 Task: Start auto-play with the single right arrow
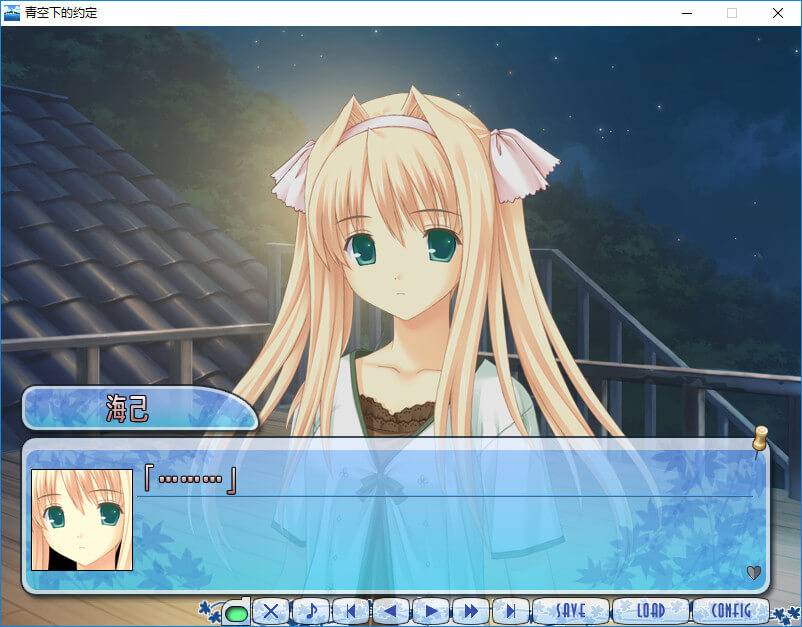[430, 611]
